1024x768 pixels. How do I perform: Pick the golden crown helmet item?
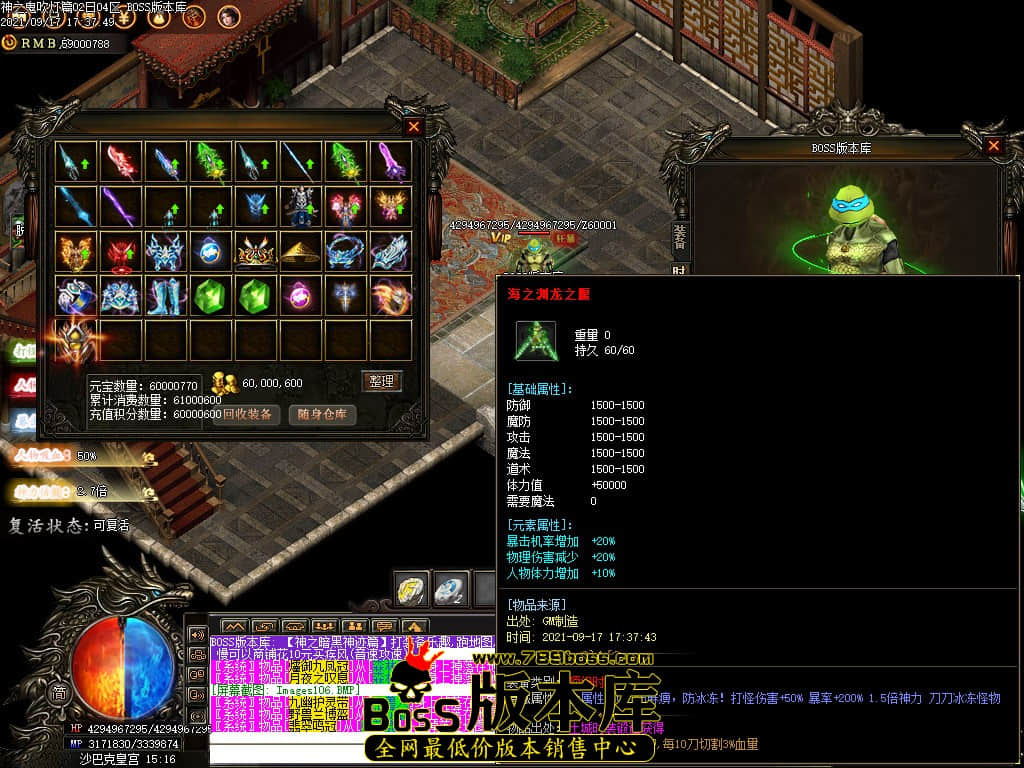pyautogui.click(x=255, y=251)
